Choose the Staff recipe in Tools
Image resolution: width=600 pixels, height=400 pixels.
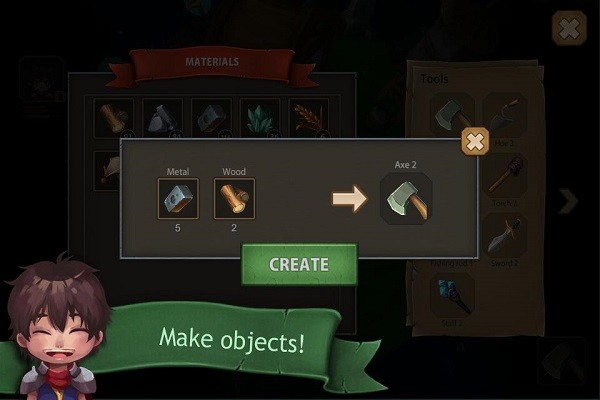[x=453, y=293]
